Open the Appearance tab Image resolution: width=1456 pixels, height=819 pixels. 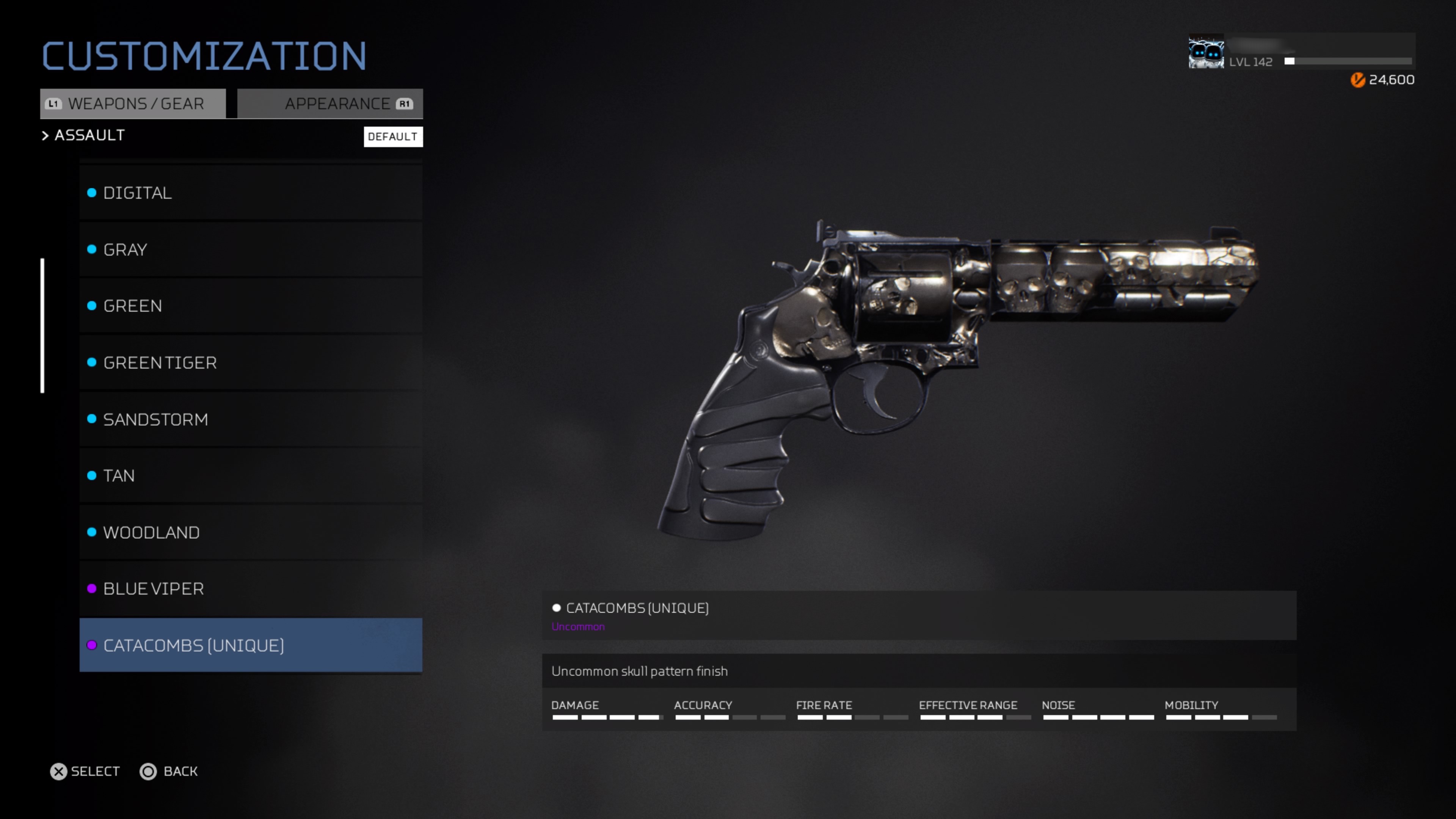coord(330,104)
